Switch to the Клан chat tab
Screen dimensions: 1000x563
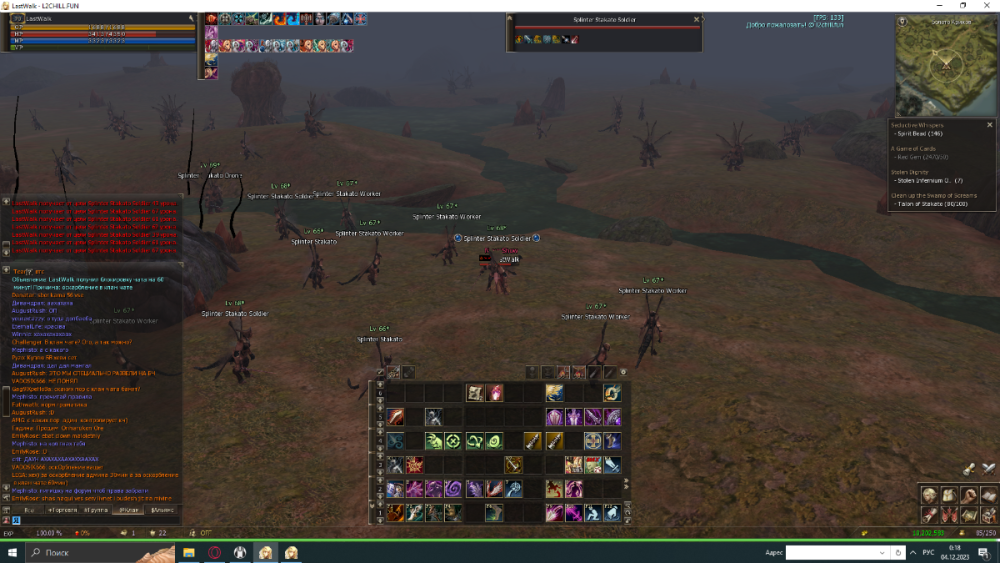tap(126, 510)
